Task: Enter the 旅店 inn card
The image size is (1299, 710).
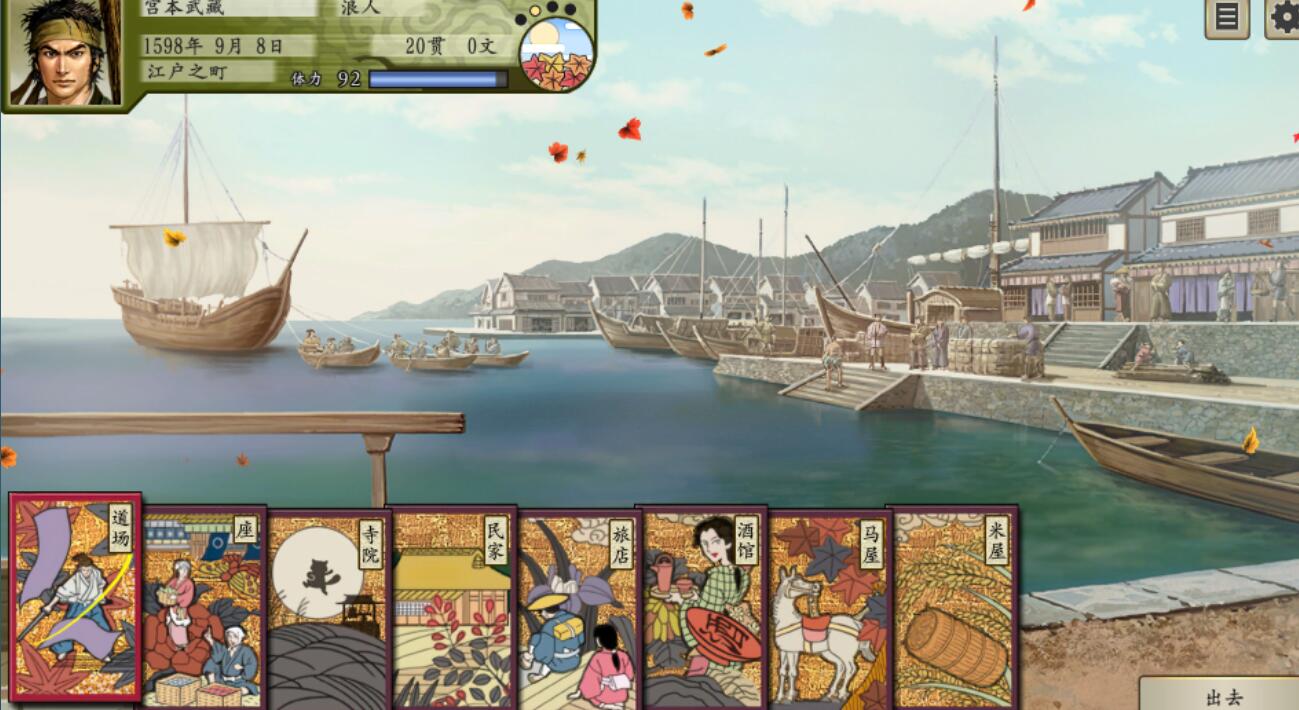Action: 577,610
